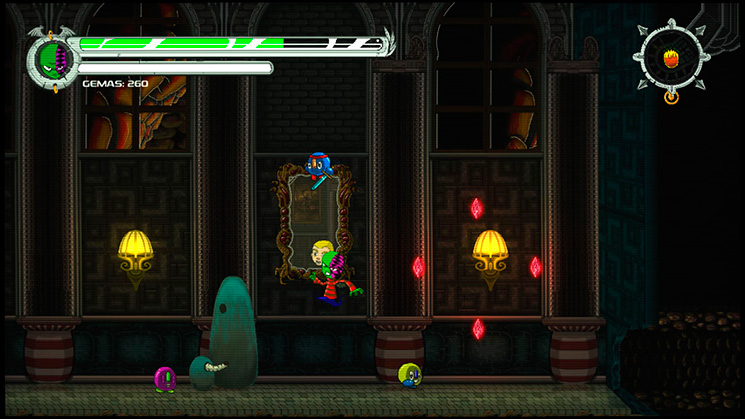Click the green-faced character portrait
745x419 pixels.
click(x=53, y=59)
